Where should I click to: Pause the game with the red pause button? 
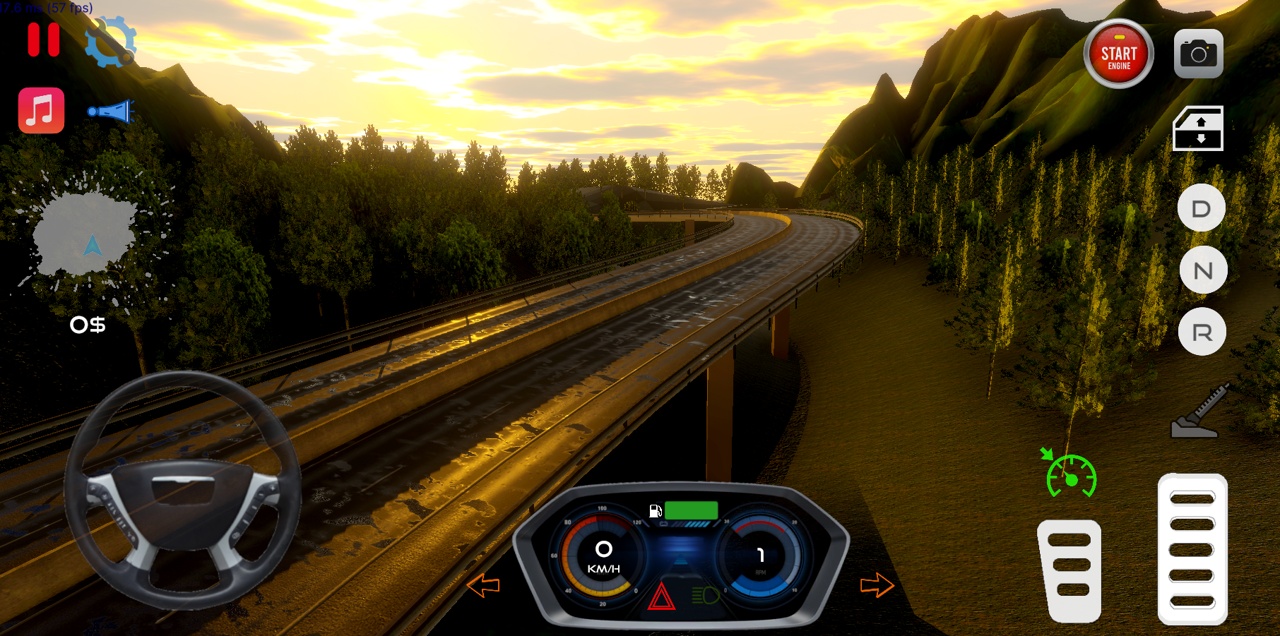coord(43,39)
